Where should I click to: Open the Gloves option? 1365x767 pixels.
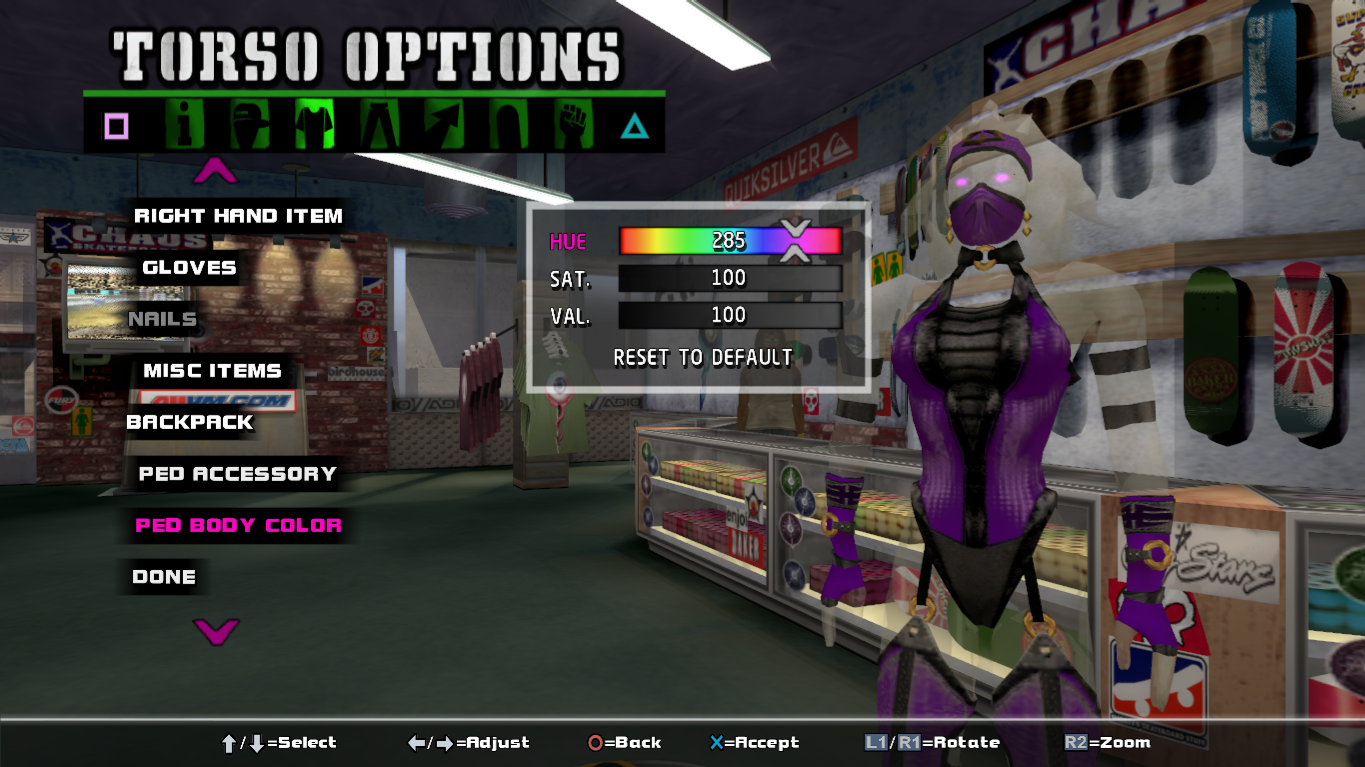point(189,268)
